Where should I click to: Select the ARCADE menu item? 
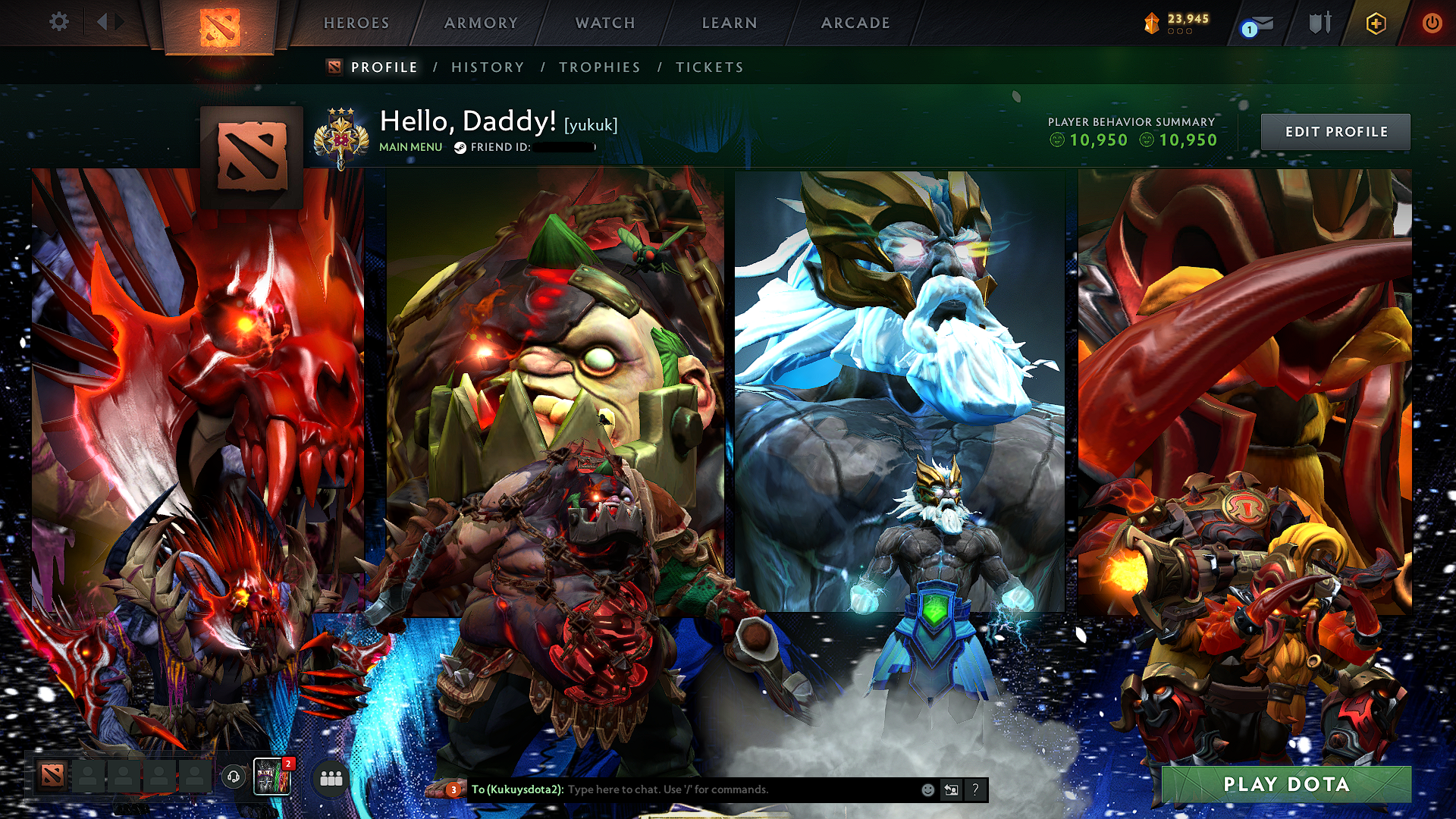point(855,23)
